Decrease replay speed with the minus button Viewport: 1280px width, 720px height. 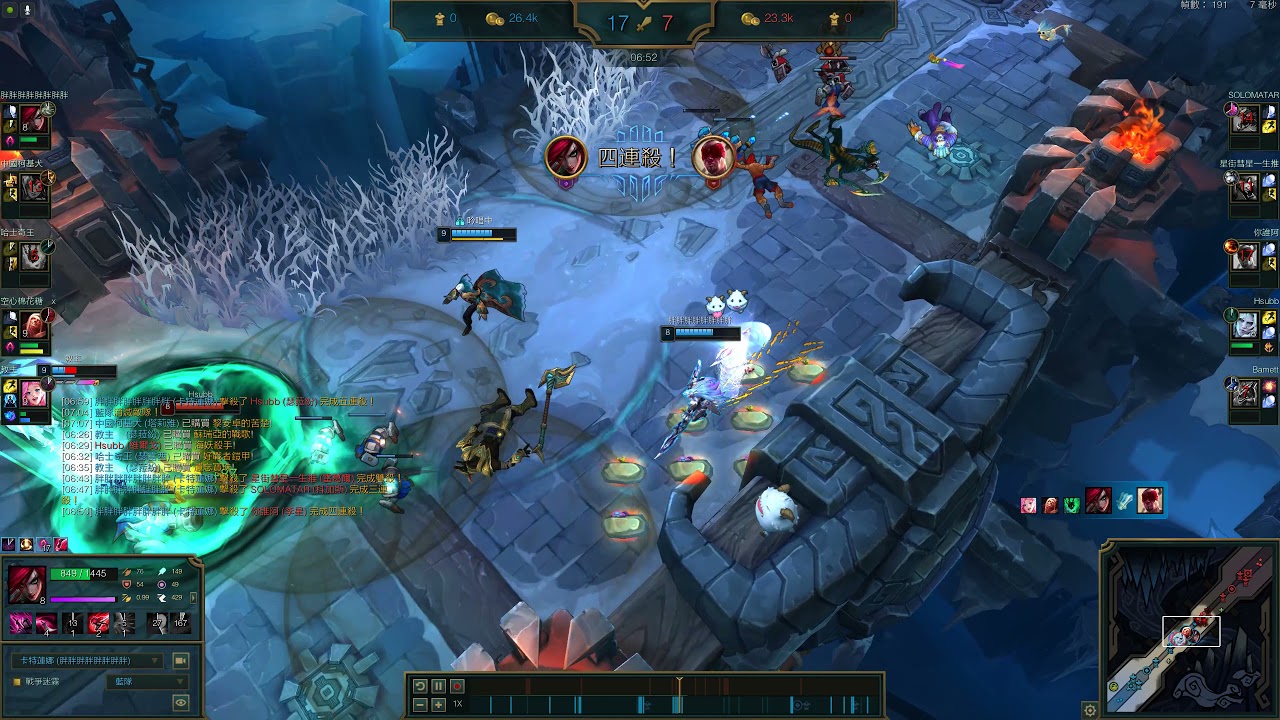pyautogui.click(x=420, y=705)
